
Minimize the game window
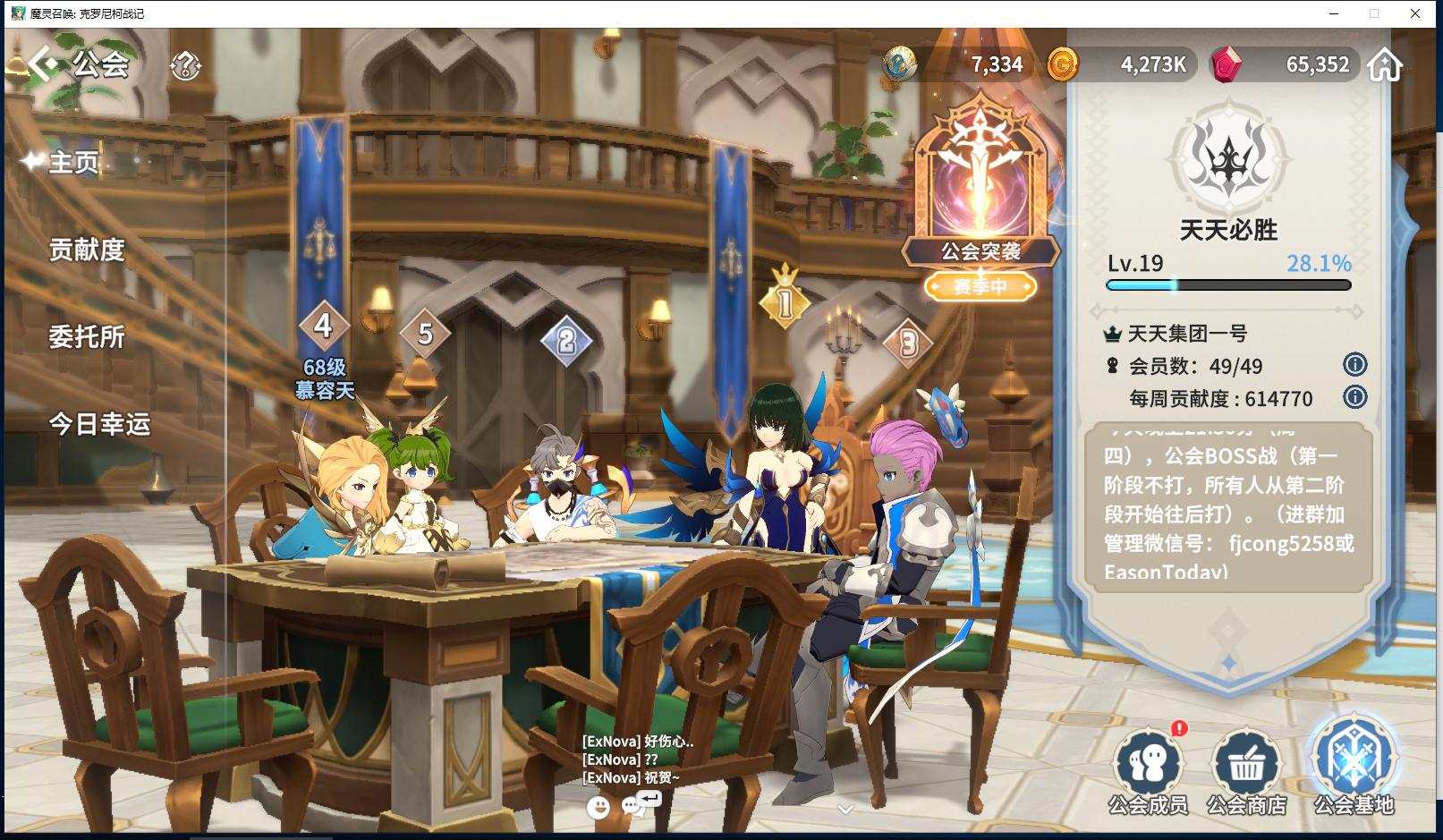1333,13
